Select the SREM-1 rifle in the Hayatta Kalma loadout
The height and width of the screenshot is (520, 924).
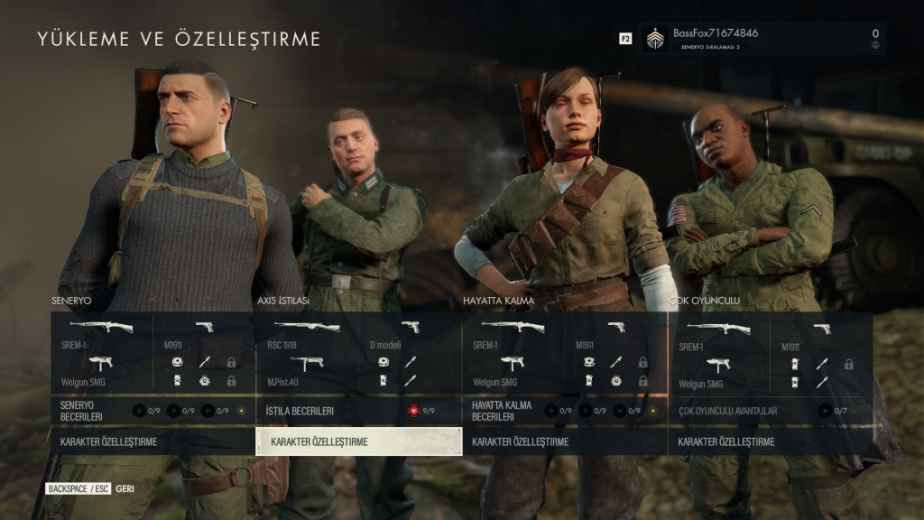pyautogui.click(x=513, y=333)
